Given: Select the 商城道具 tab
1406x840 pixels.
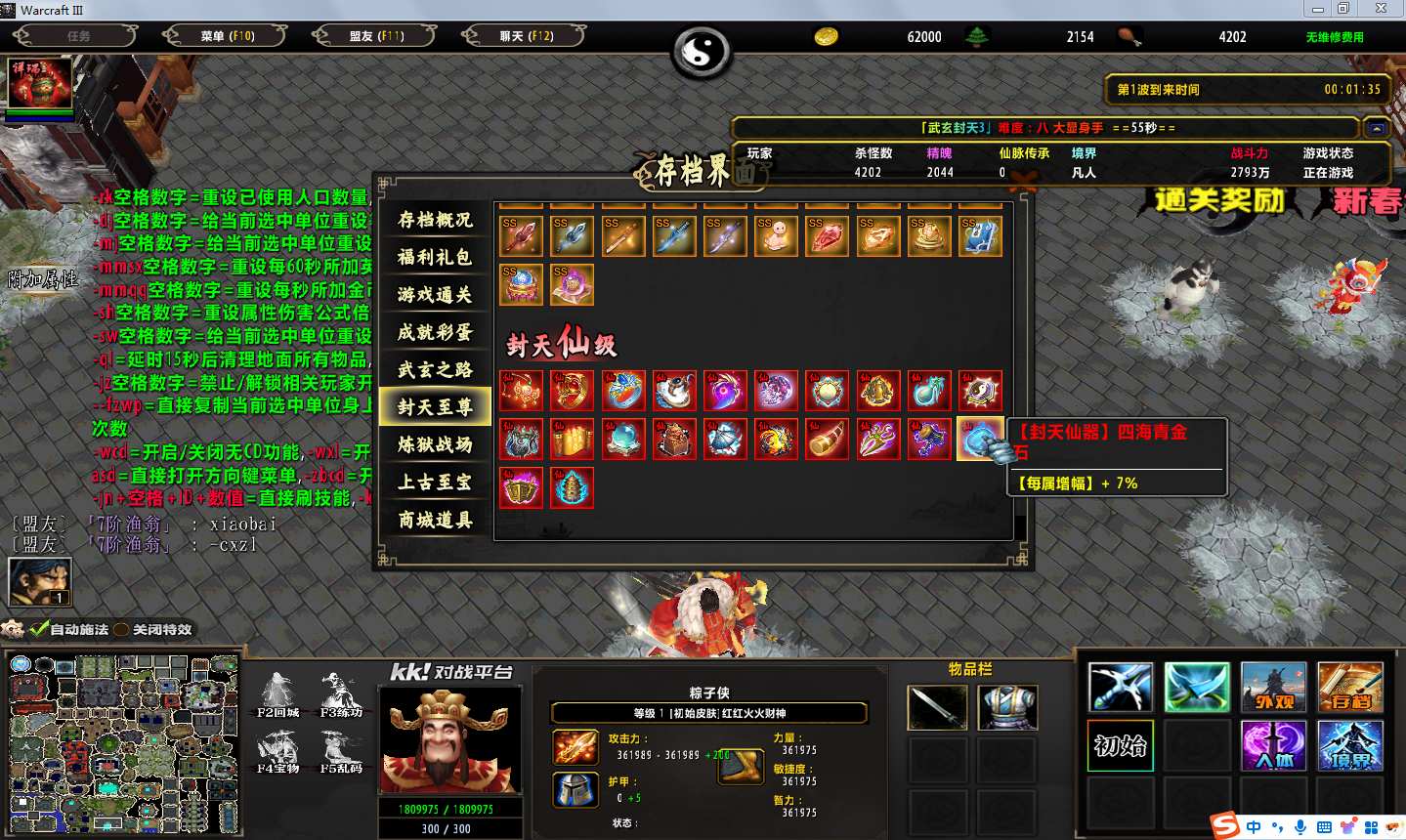Looking at the screenshot, I should (x=435, y=520).
